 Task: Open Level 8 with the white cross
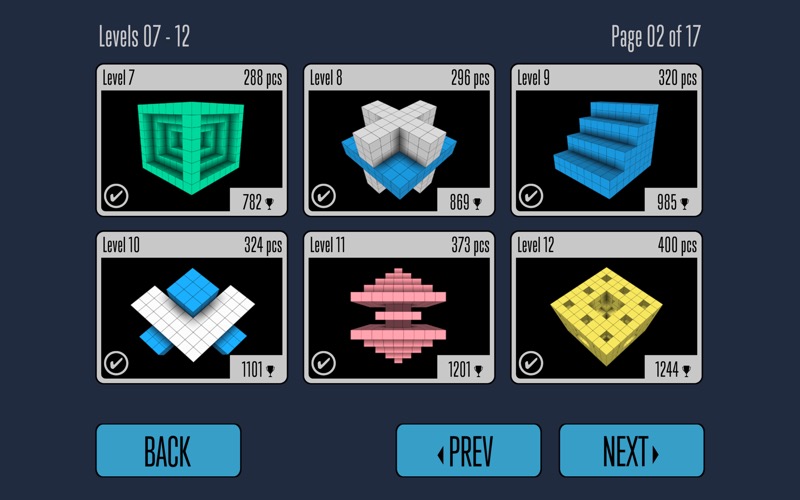click(x=399, y=141)
